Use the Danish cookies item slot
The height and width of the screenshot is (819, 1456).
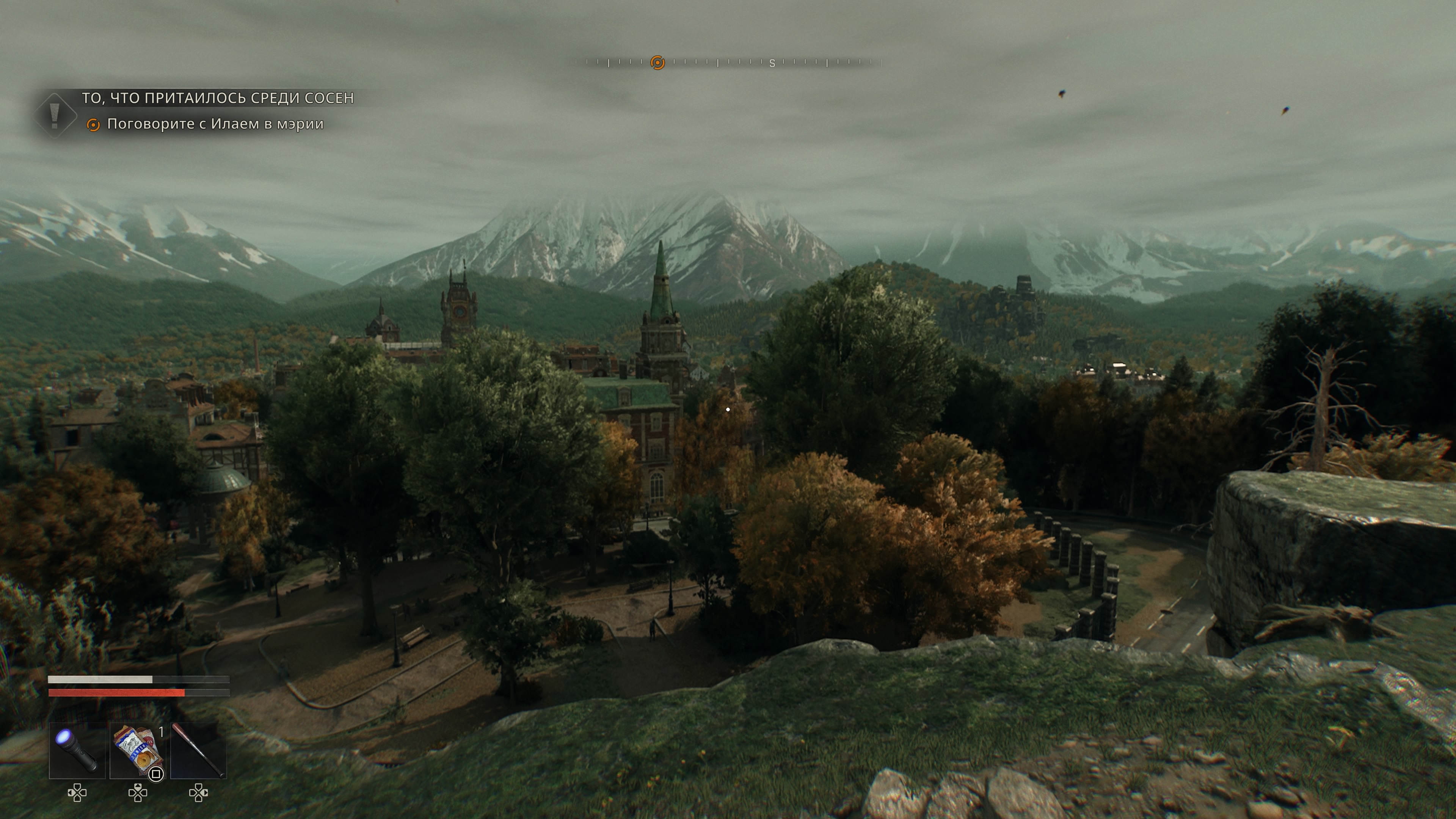(137, 751)
